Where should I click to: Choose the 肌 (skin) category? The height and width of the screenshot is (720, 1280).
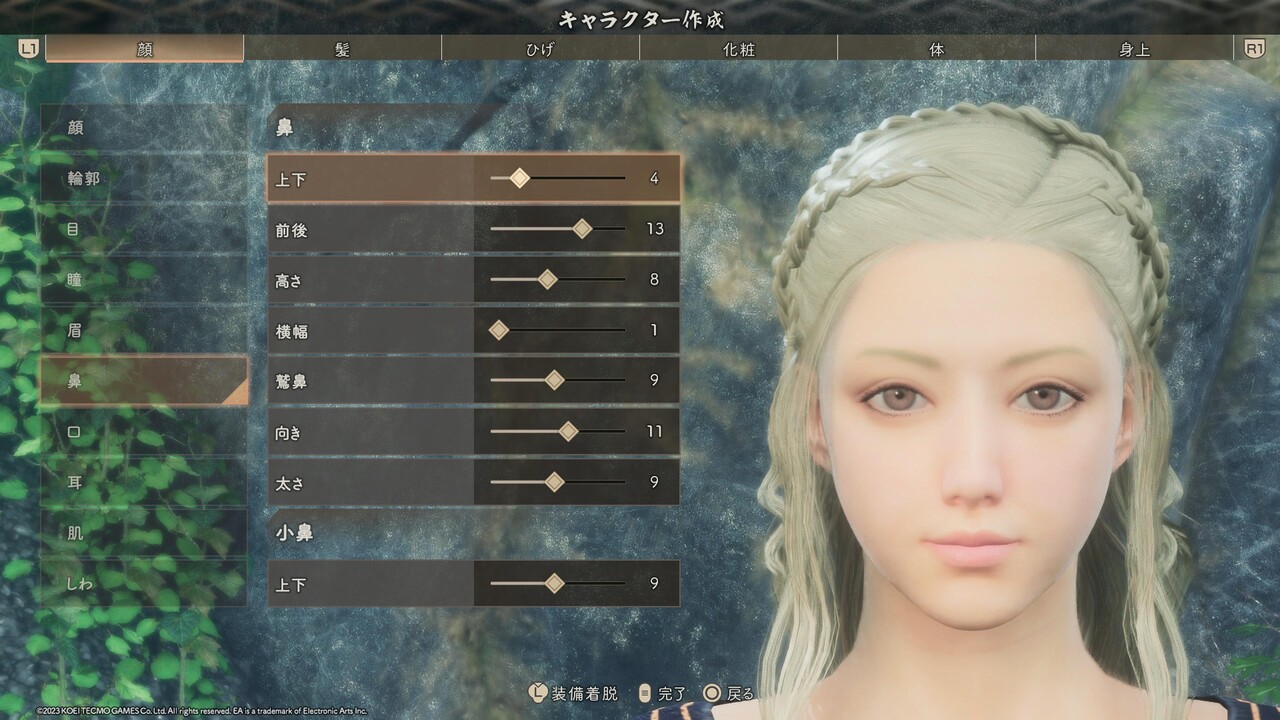[143, 533]
